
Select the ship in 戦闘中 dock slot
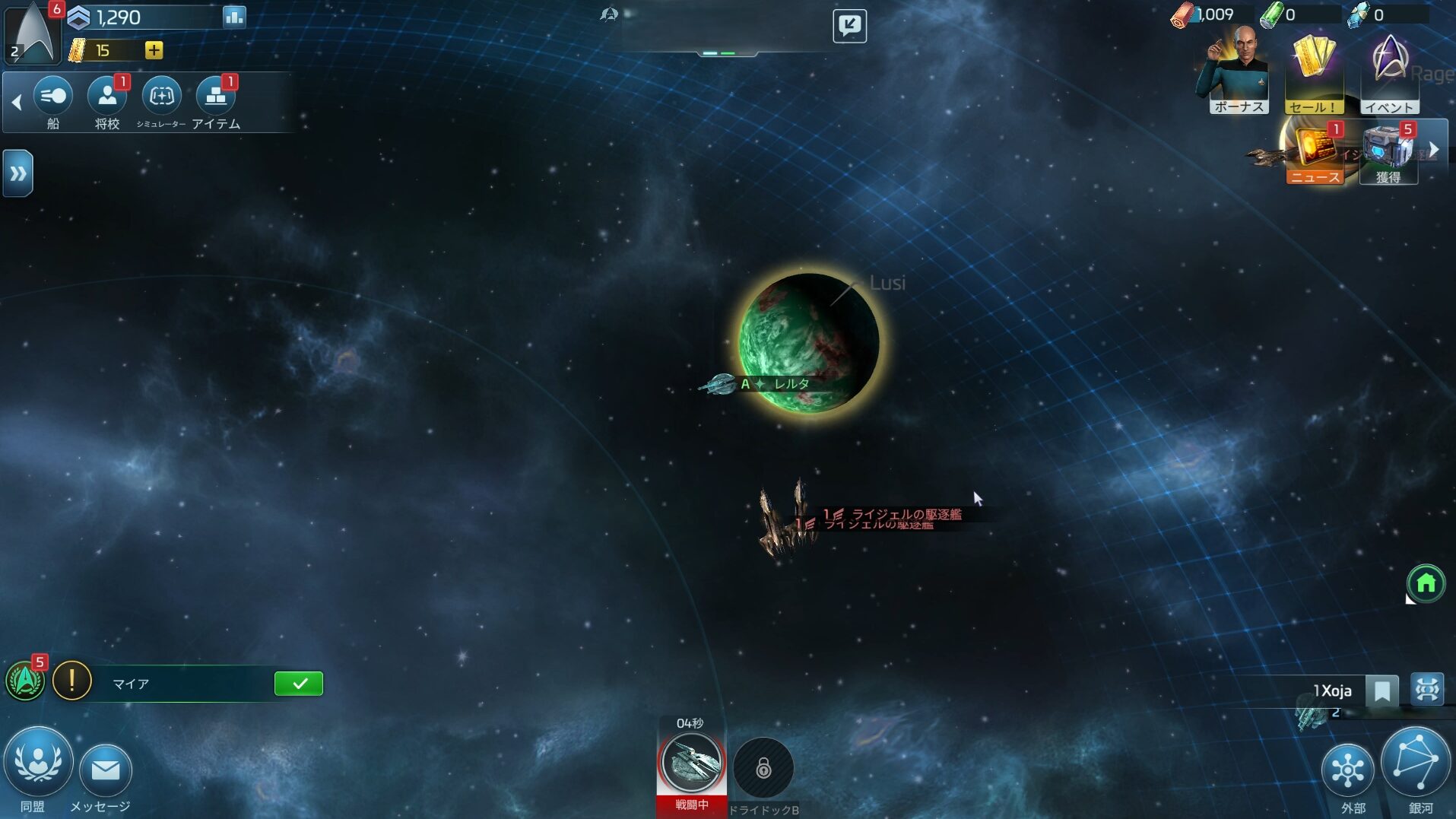tap(691, 763)
